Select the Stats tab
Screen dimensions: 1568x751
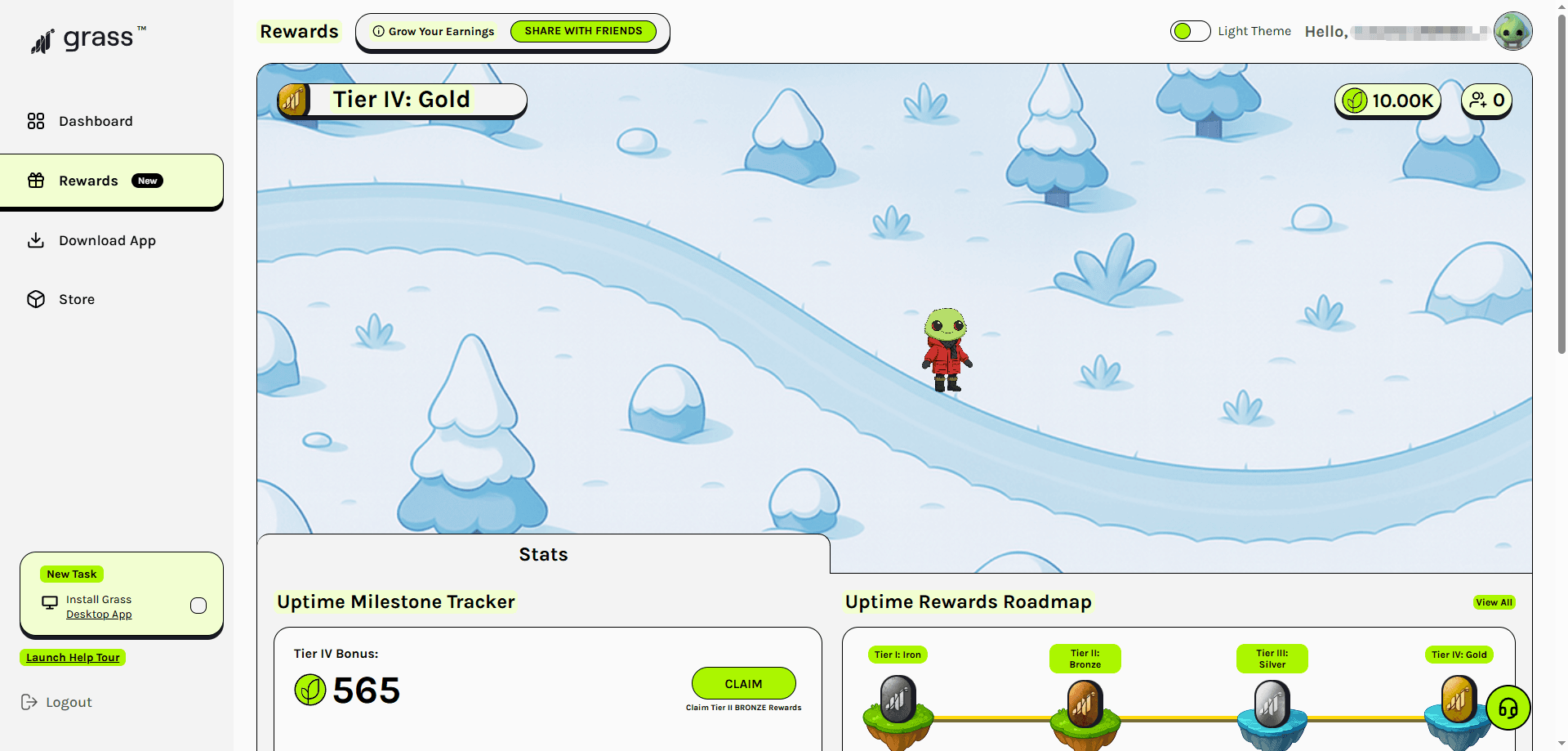[543, 554]
